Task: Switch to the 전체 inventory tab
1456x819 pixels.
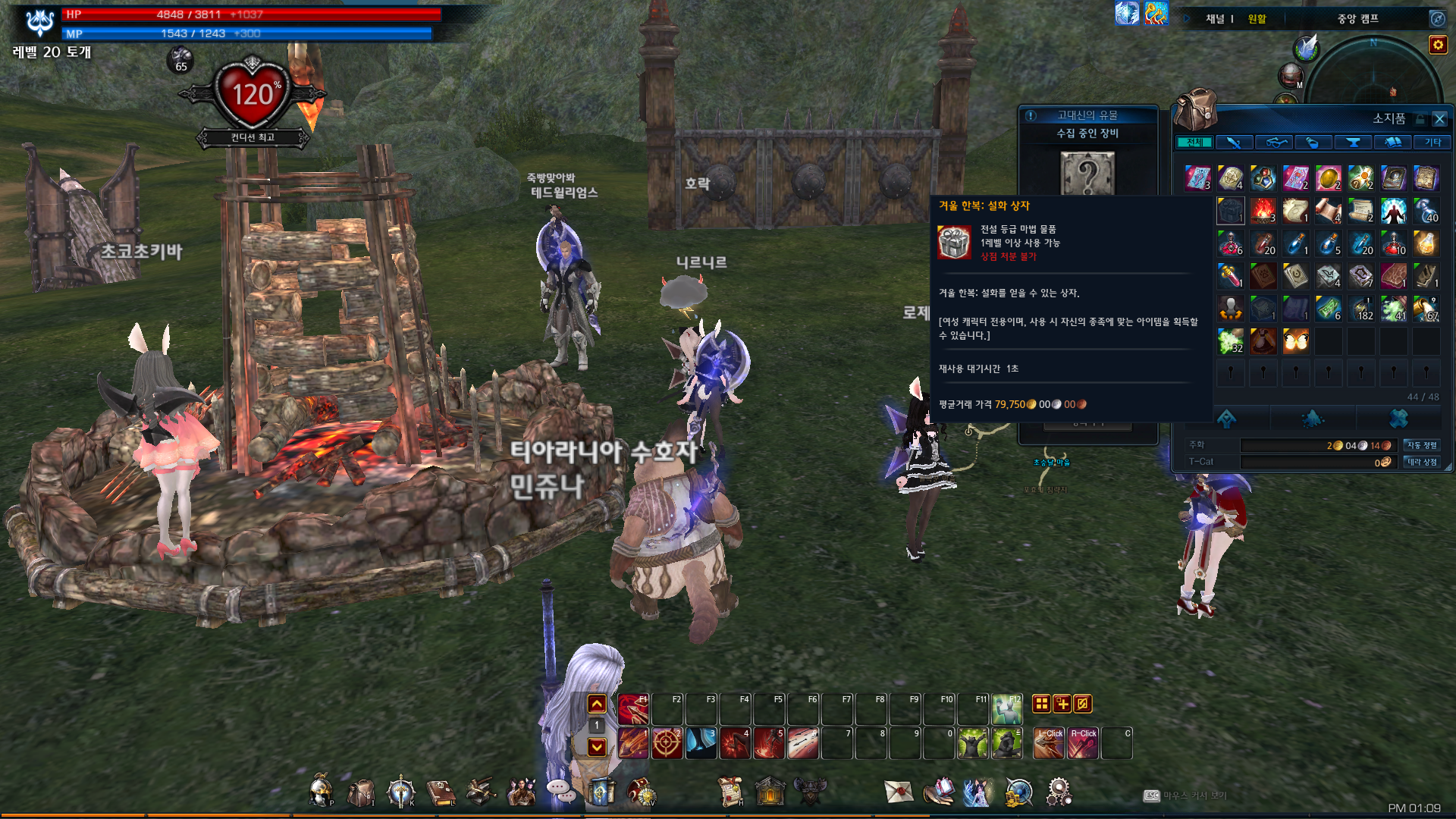Action: click(1194, 143)
